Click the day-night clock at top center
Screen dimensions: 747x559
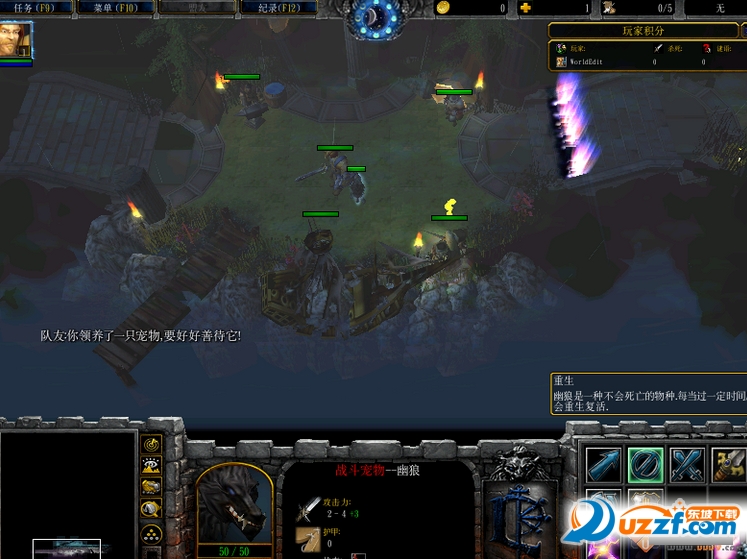point(373,17)
